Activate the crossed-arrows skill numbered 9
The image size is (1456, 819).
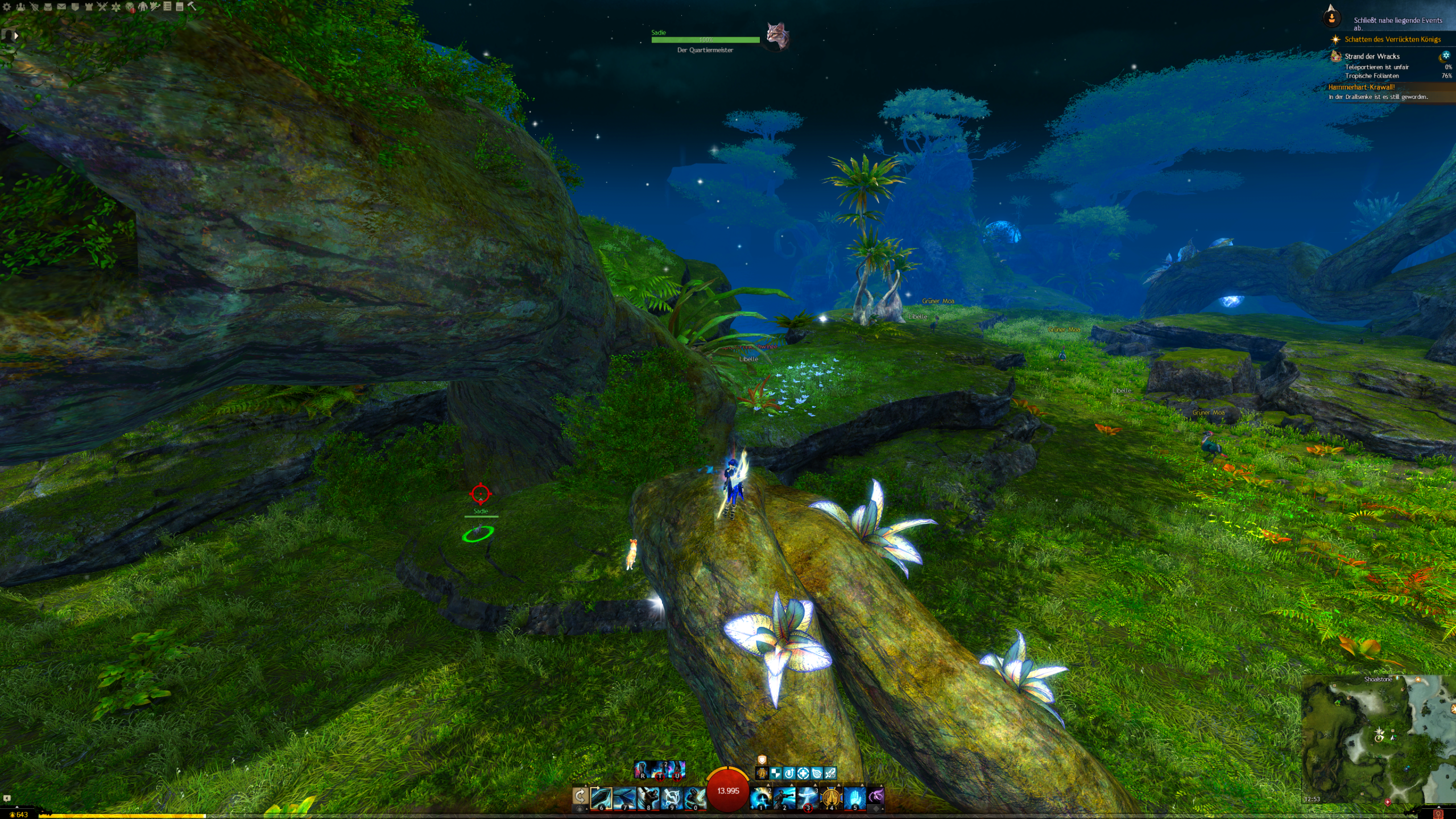tap(671, 798)
